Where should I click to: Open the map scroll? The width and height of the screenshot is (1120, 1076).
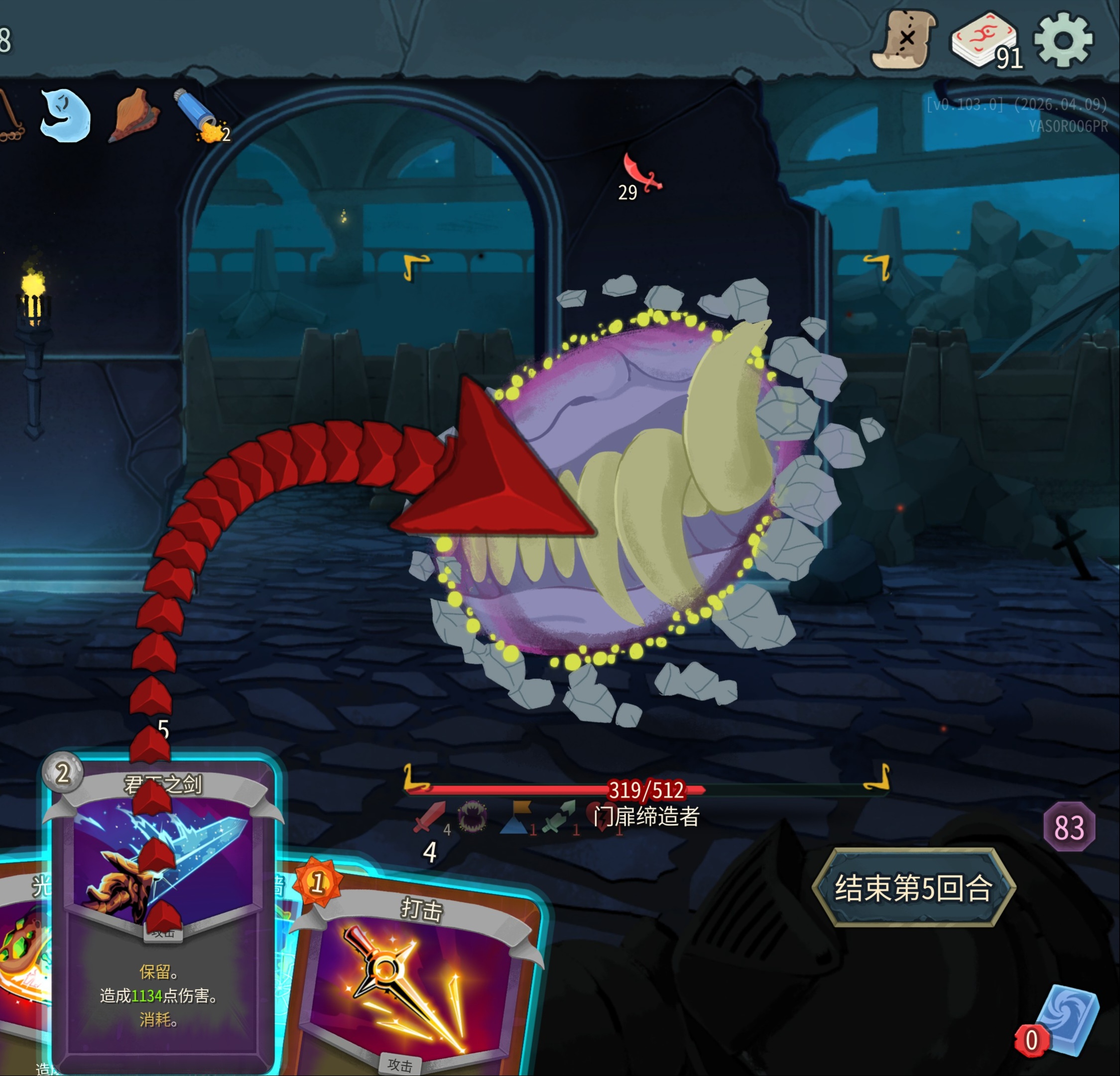(904, 40)
